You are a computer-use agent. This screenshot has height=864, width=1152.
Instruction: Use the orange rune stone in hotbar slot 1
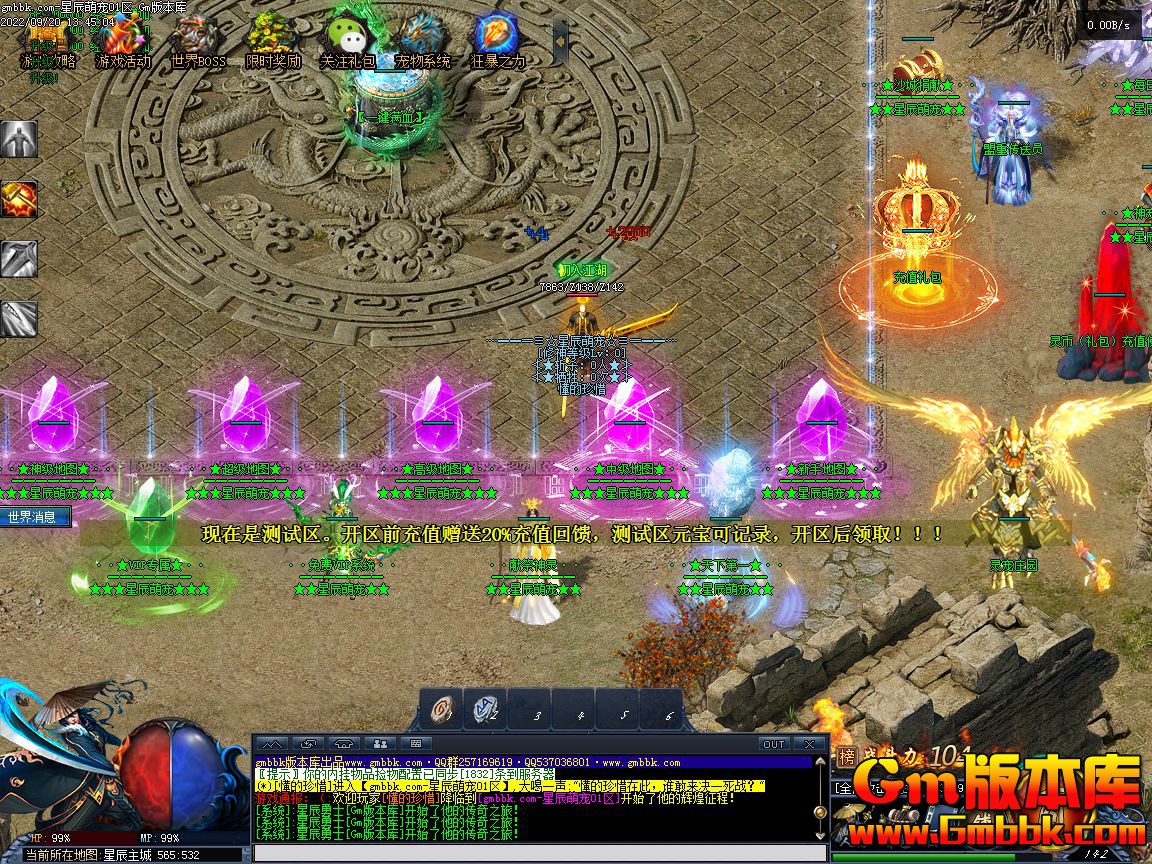(441, 709)
